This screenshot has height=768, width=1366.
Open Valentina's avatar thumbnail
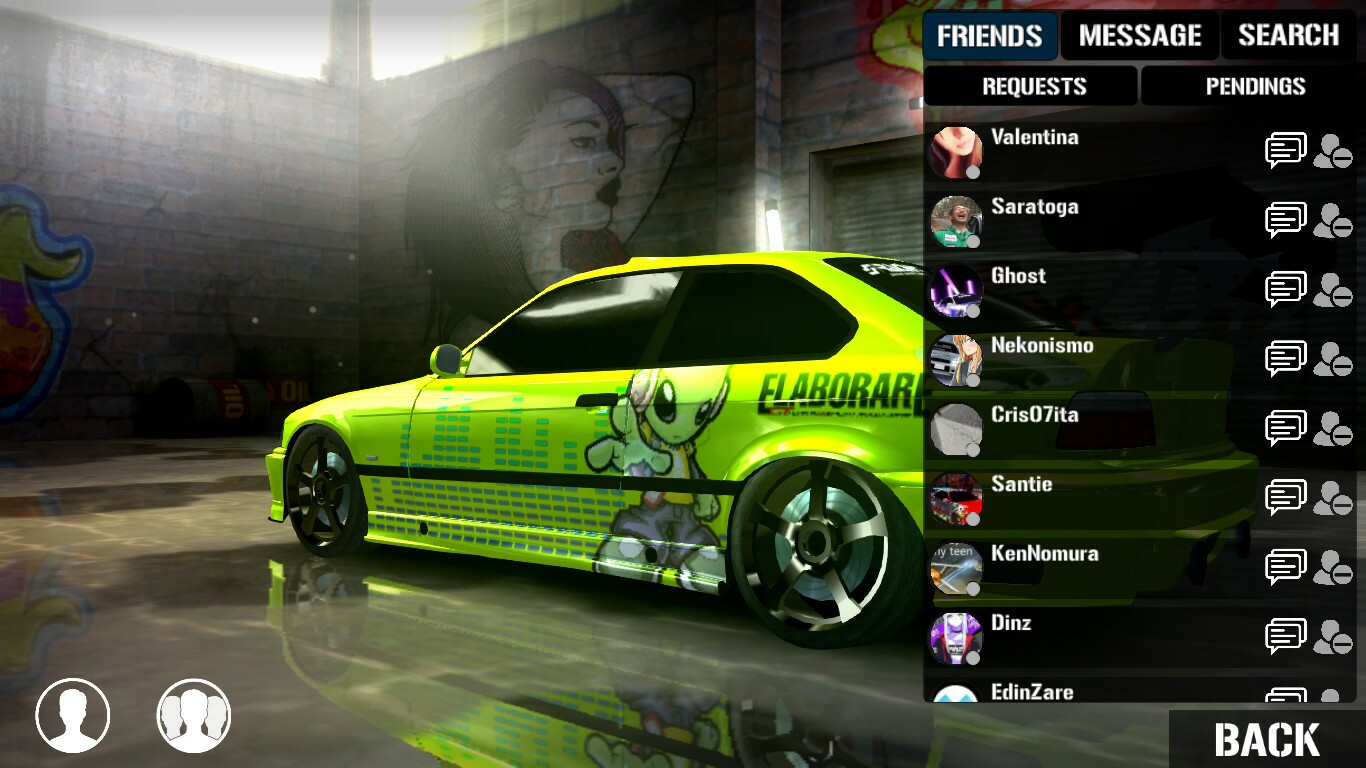tap(954, 150)
